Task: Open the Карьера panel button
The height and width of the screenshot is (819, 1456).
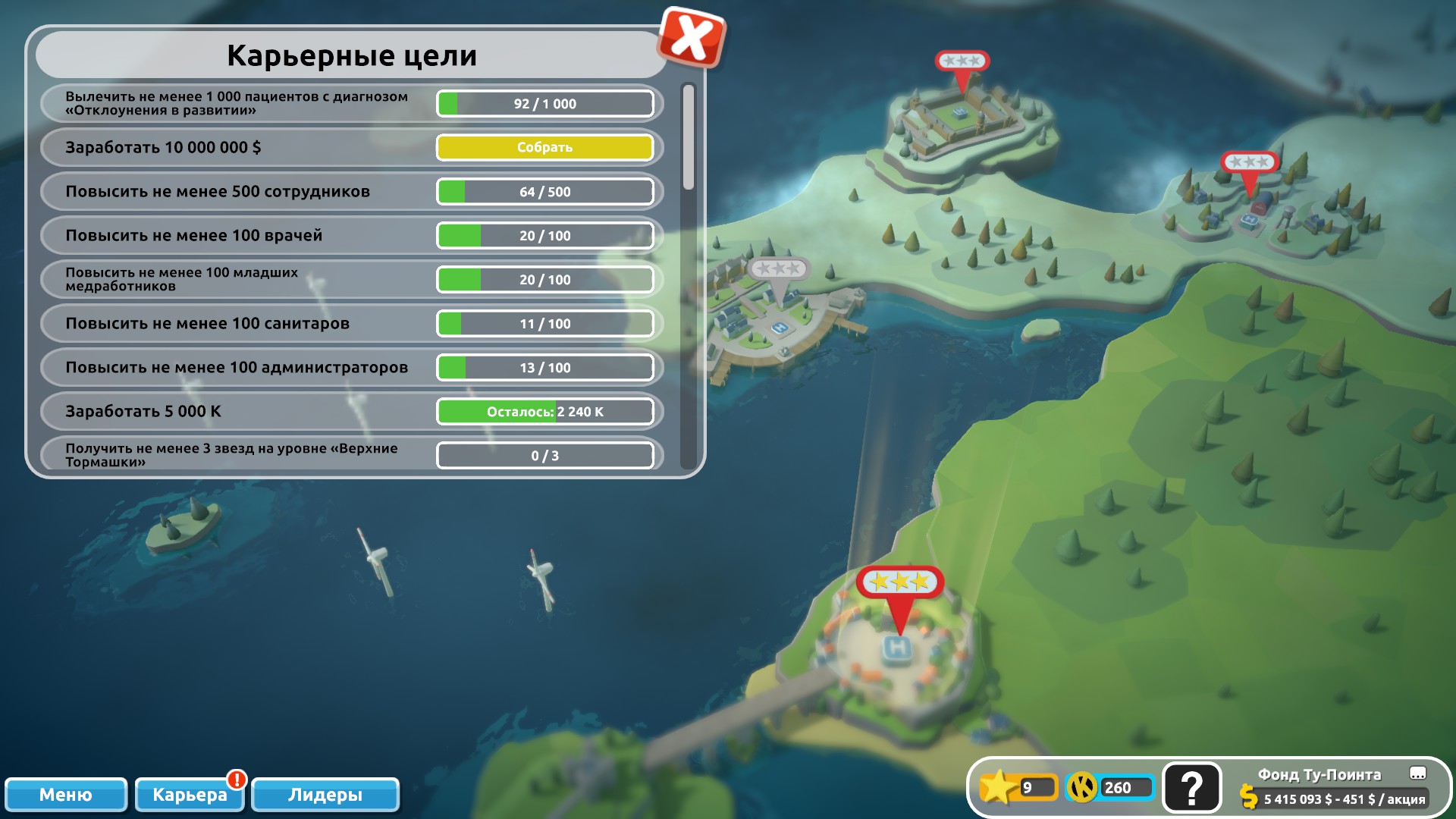Action: (190, 794)
